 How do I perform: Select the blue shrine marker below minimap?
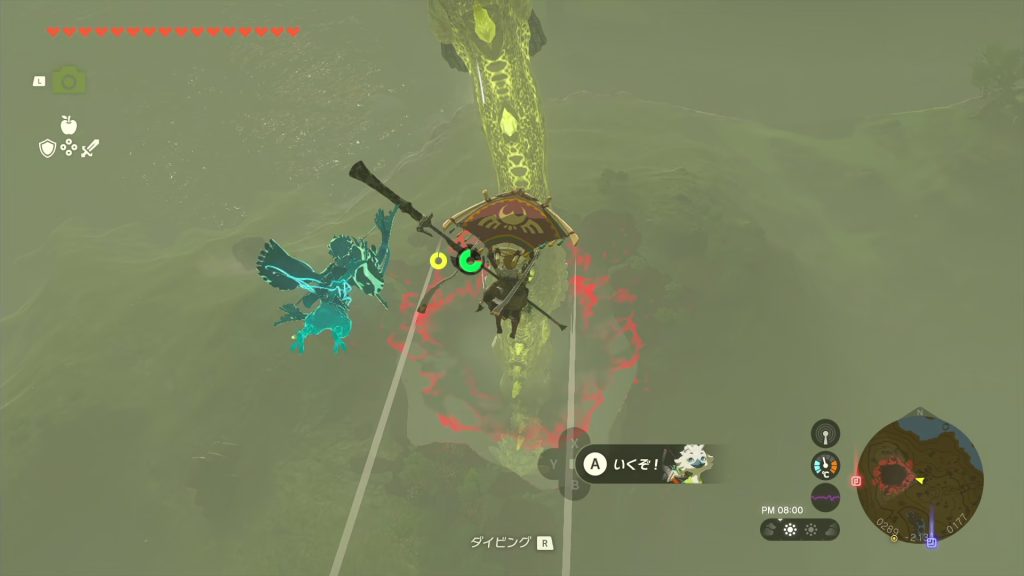[x=932, y=542]
